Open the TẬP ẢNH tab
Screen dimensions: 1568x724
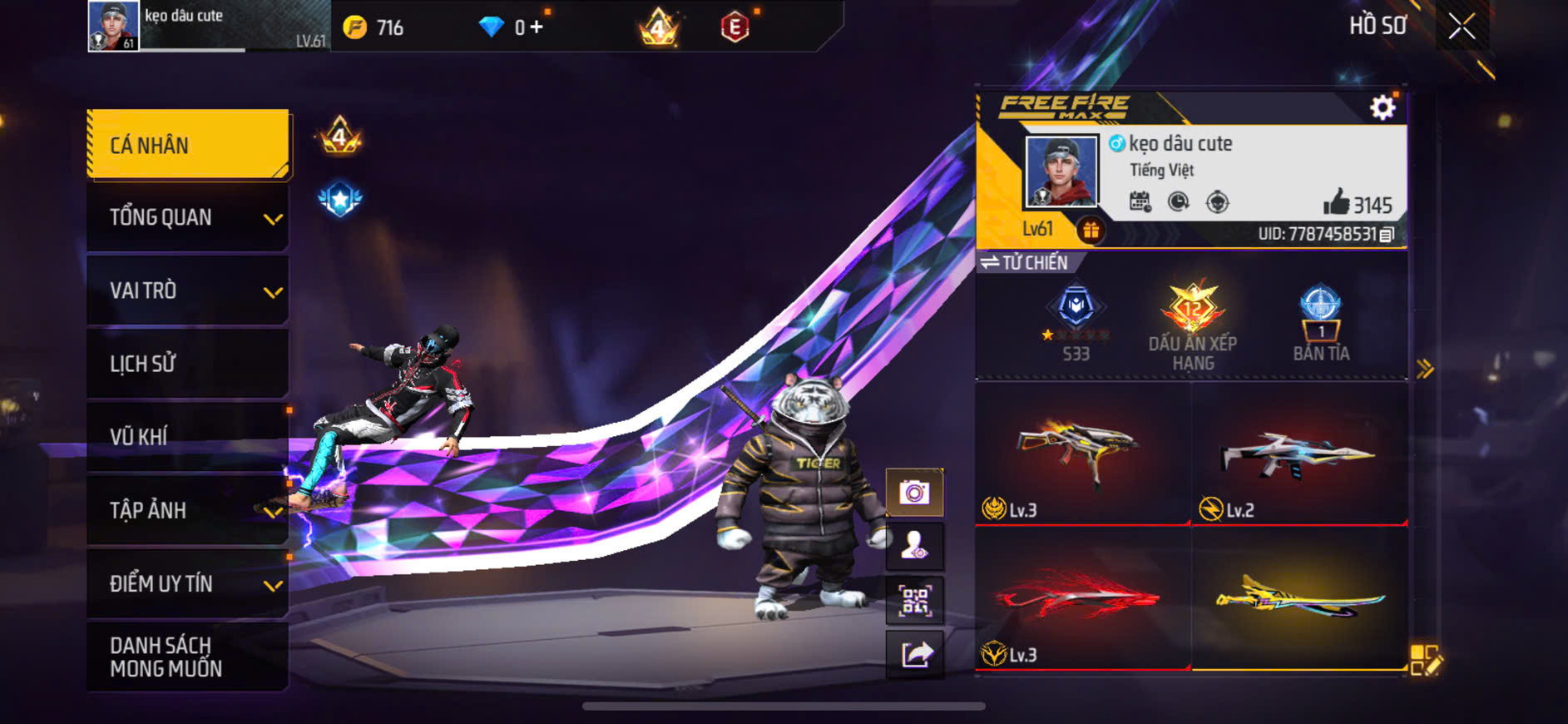(x=188, y=510)
